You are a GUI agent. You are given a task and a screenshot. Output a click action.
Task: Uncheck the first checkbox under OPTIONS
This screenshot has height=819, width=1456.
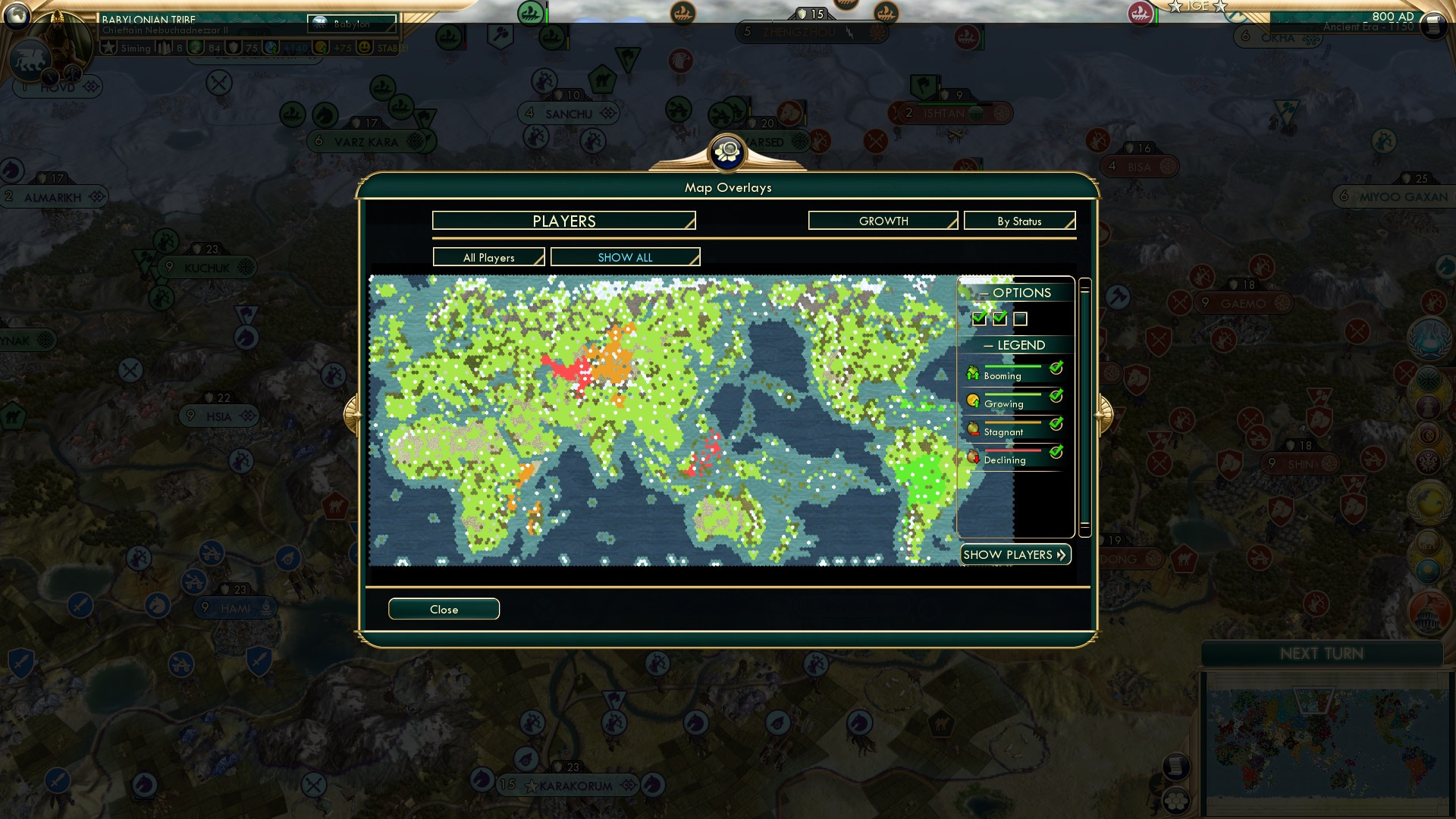(978, 319)
